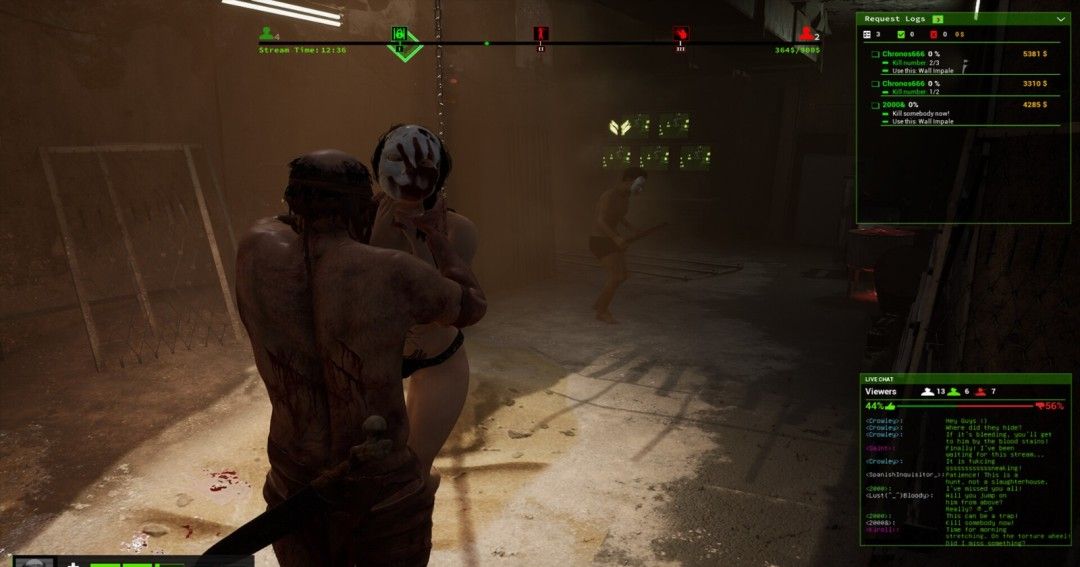The height and width of the screenshot is (567, 1080).
Task: Collapse the Request Logs panel chevron
Action: pyautogui.click(x=1060, y=19)
